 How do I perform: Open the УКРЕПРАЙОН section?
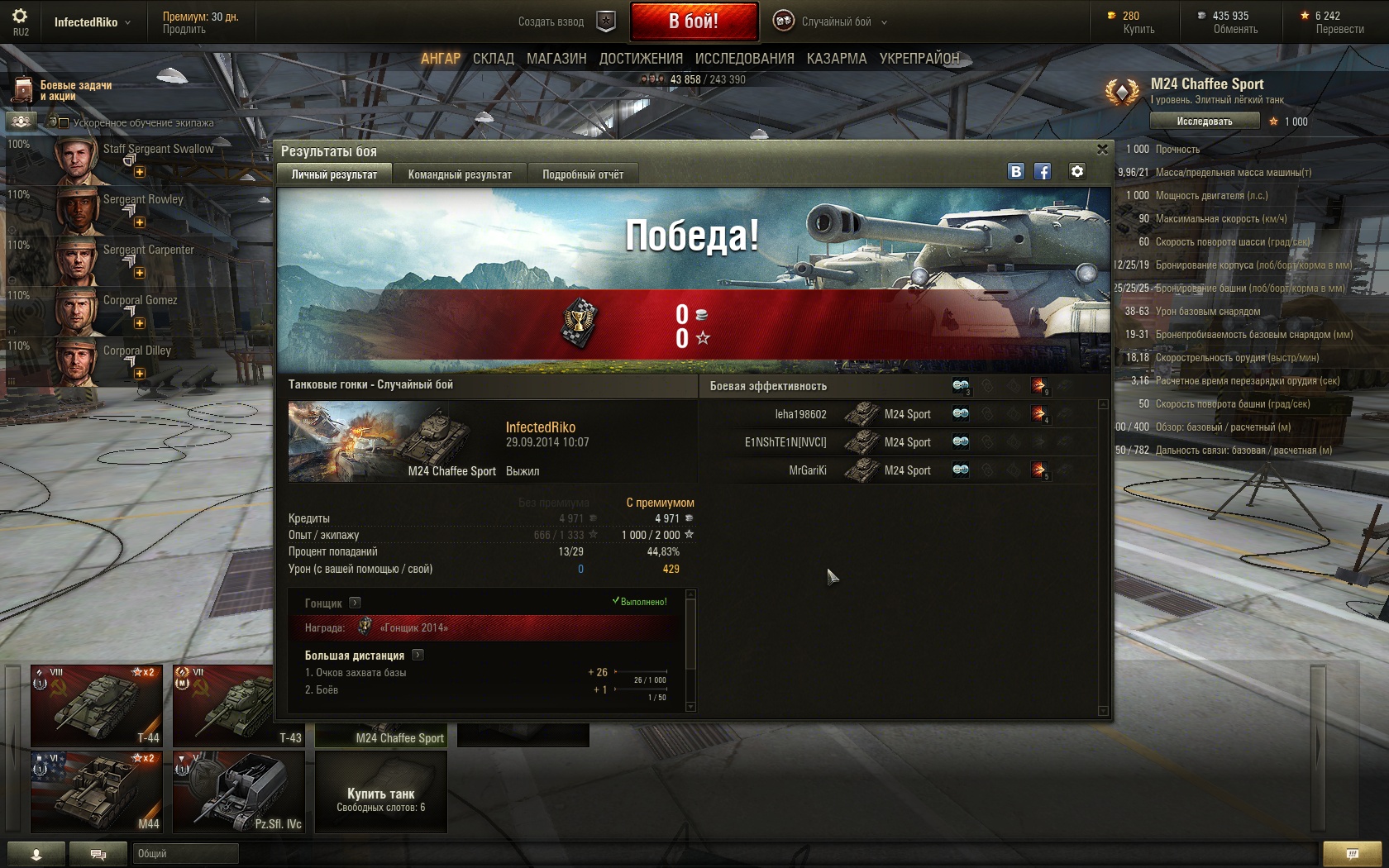[919, 59]
